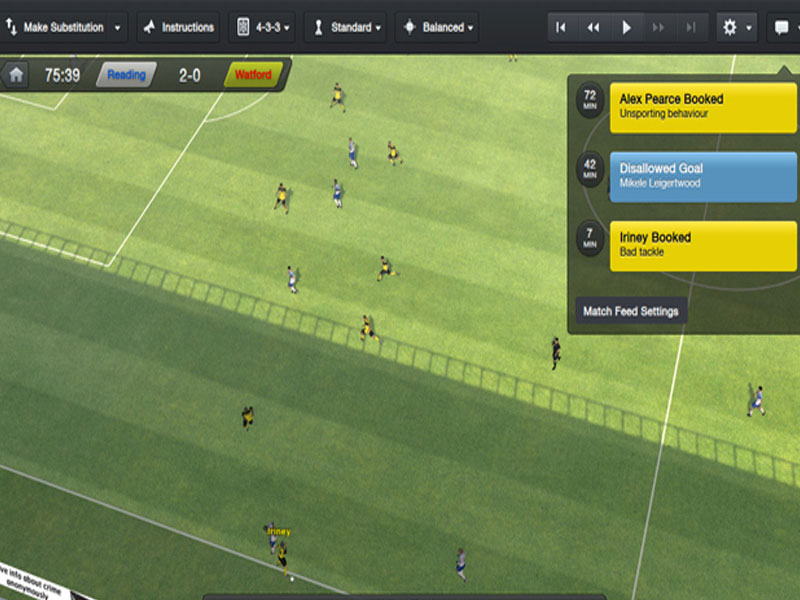Click the home icon beside the clock
The height and width of the screenshot is (600, 800).
coord(16,75)
